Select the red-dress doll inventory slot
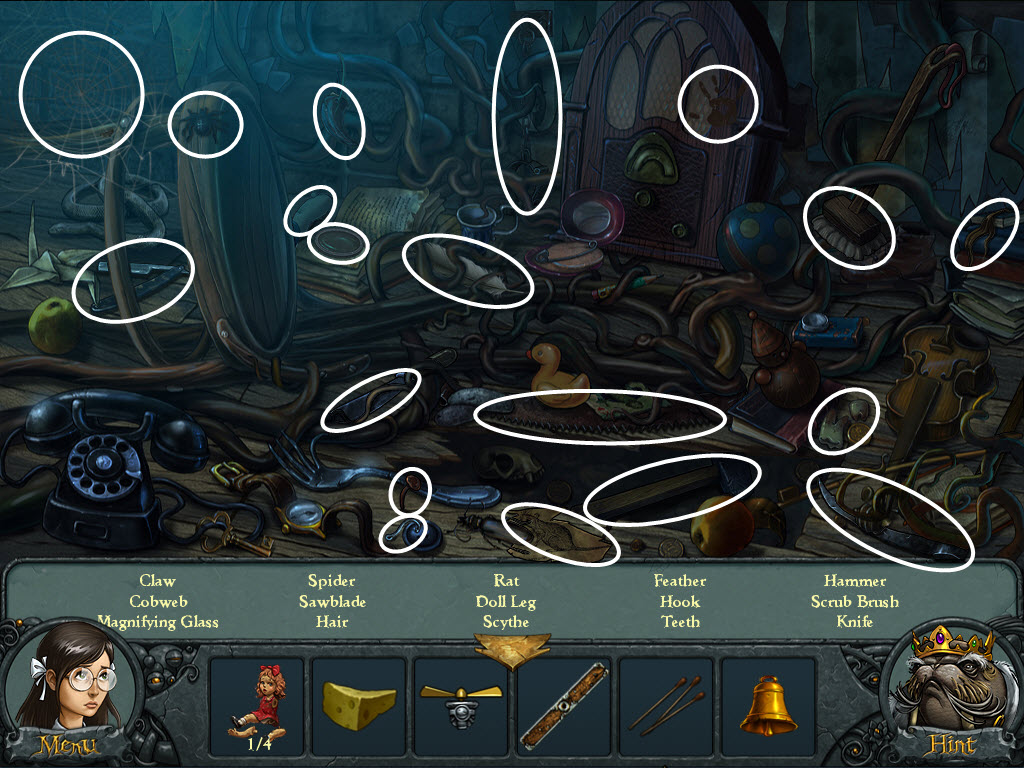 tap(256, 704)
